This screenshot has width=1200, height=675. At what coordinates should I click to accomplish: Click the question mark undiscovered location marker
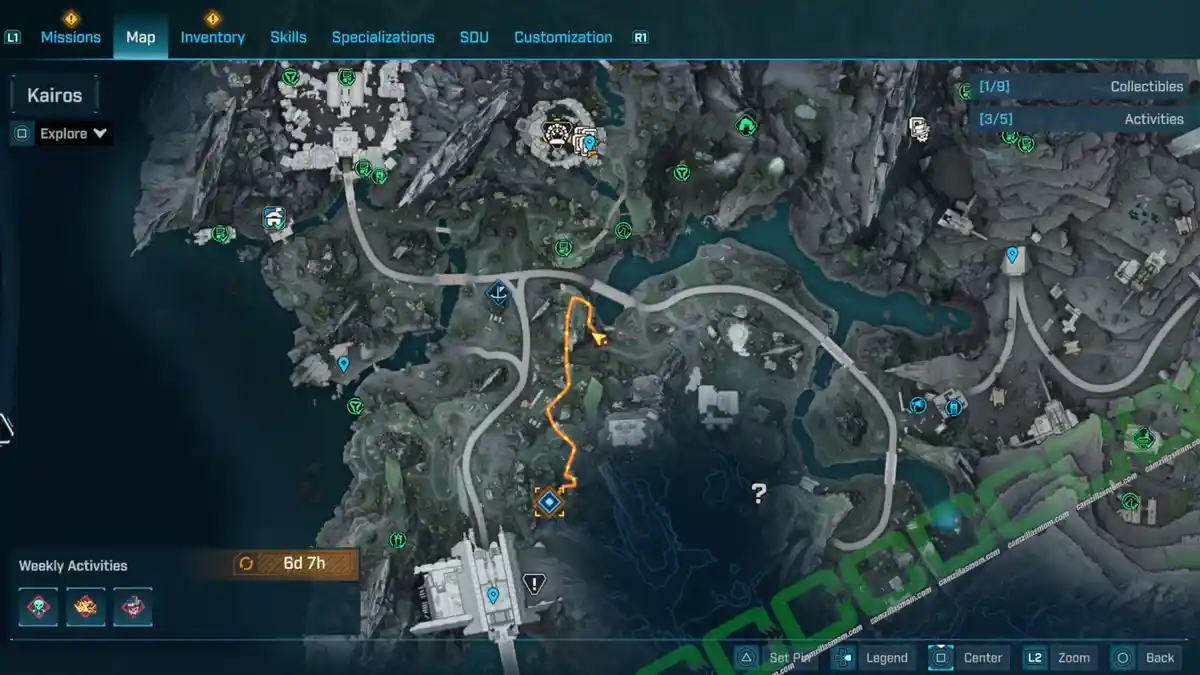coord(759,492)
